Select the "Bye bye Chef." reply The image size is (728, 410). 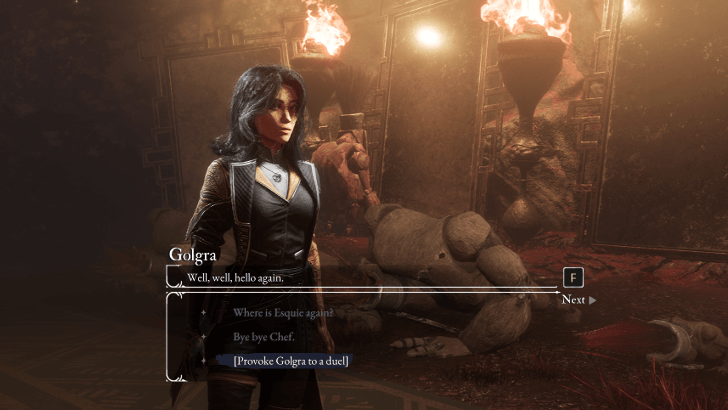click(264, 337)
